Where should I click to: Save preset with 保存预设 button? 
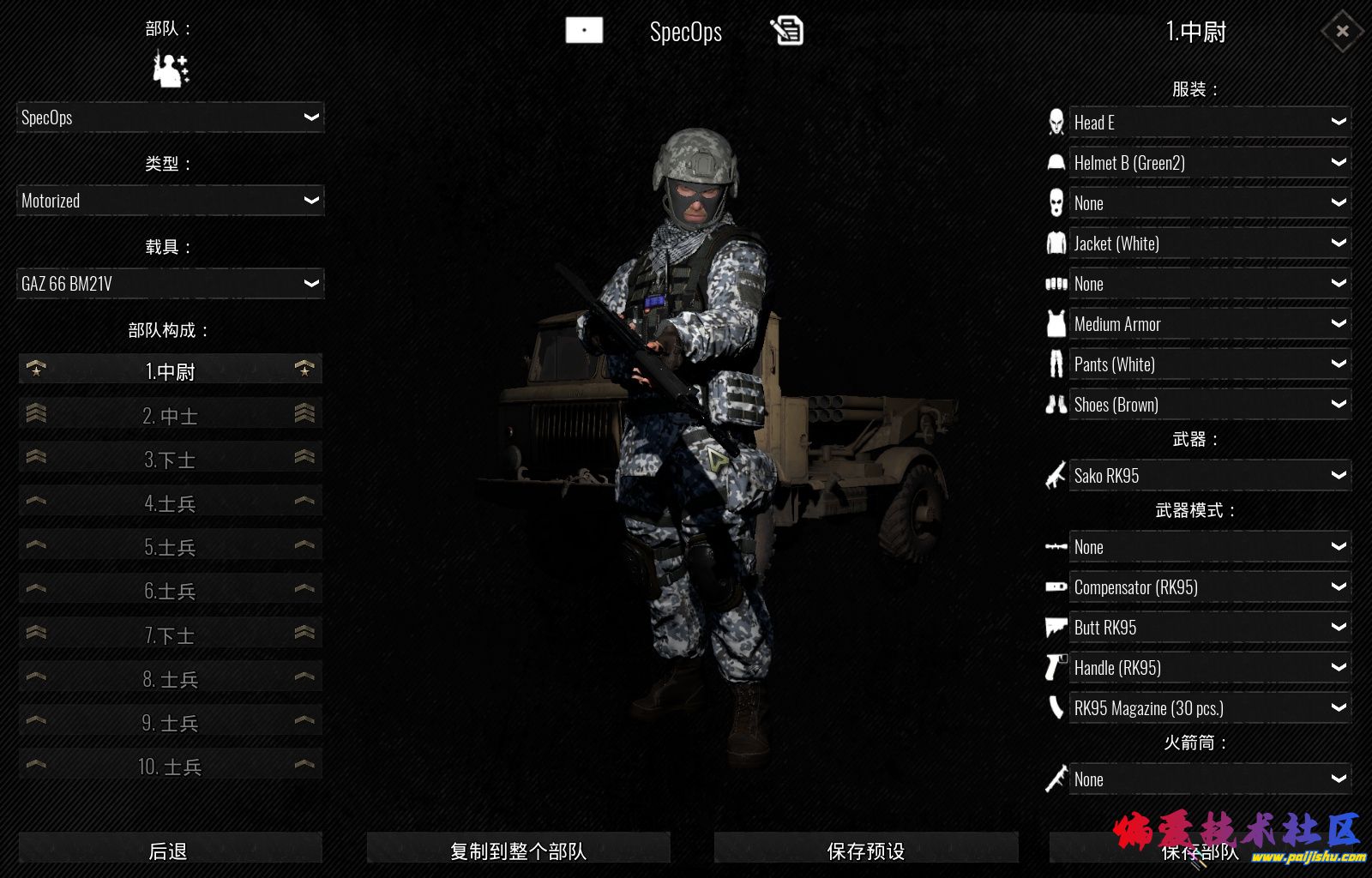click(x=865, y=851)
